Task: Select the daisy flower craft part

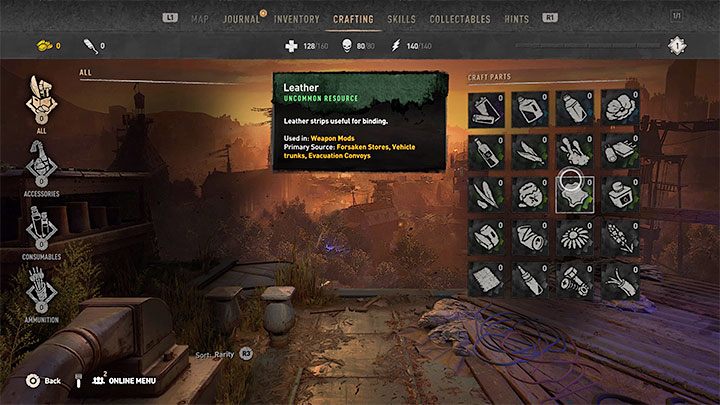Action: [x=575, y=237]
